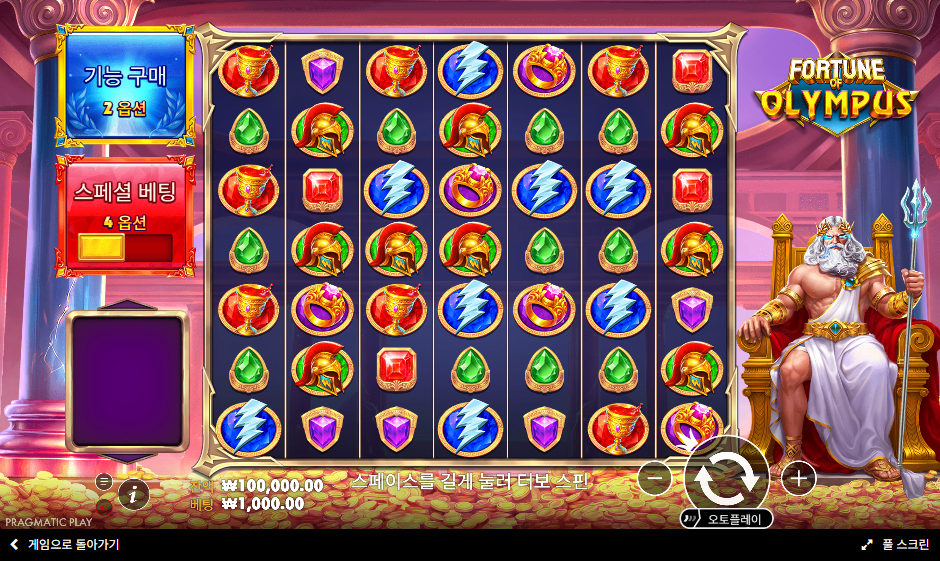
Task: Open the 스페셜 베팅 special bet options
Action: [x=126, y=213]
